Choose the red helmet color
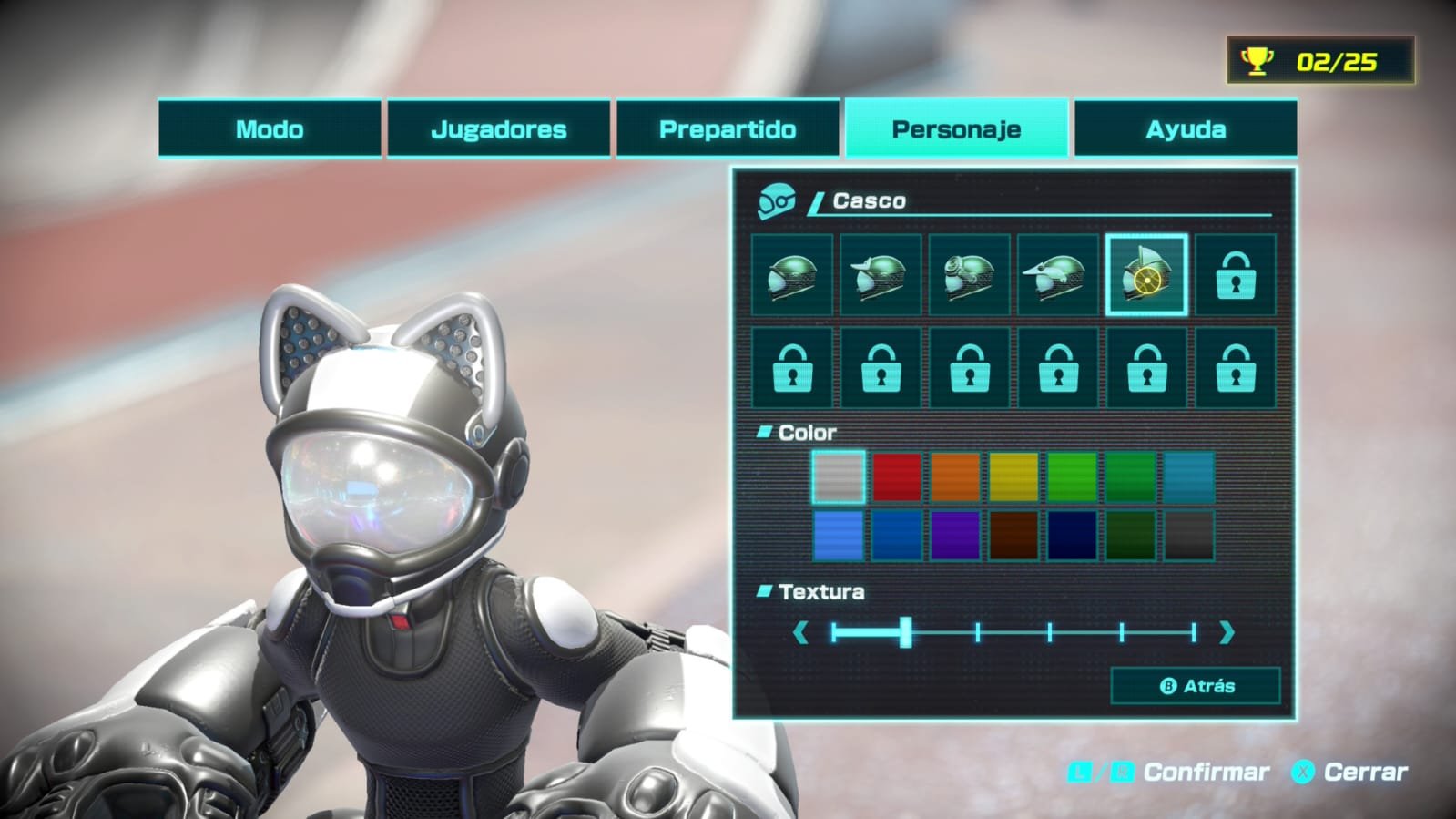 pyautogui.click(x=897, y=477)
